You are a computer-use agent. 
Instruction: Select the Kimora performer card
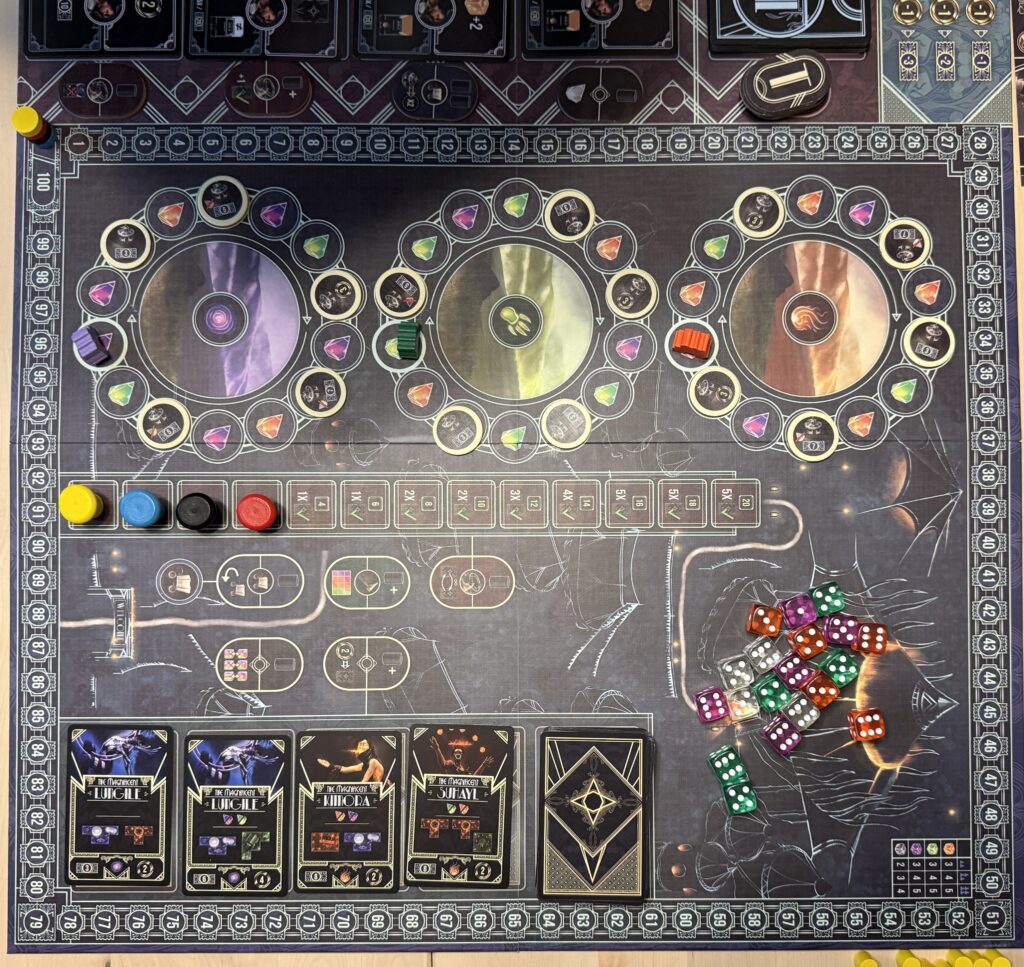pyautogui.click(x=349, y=810)
